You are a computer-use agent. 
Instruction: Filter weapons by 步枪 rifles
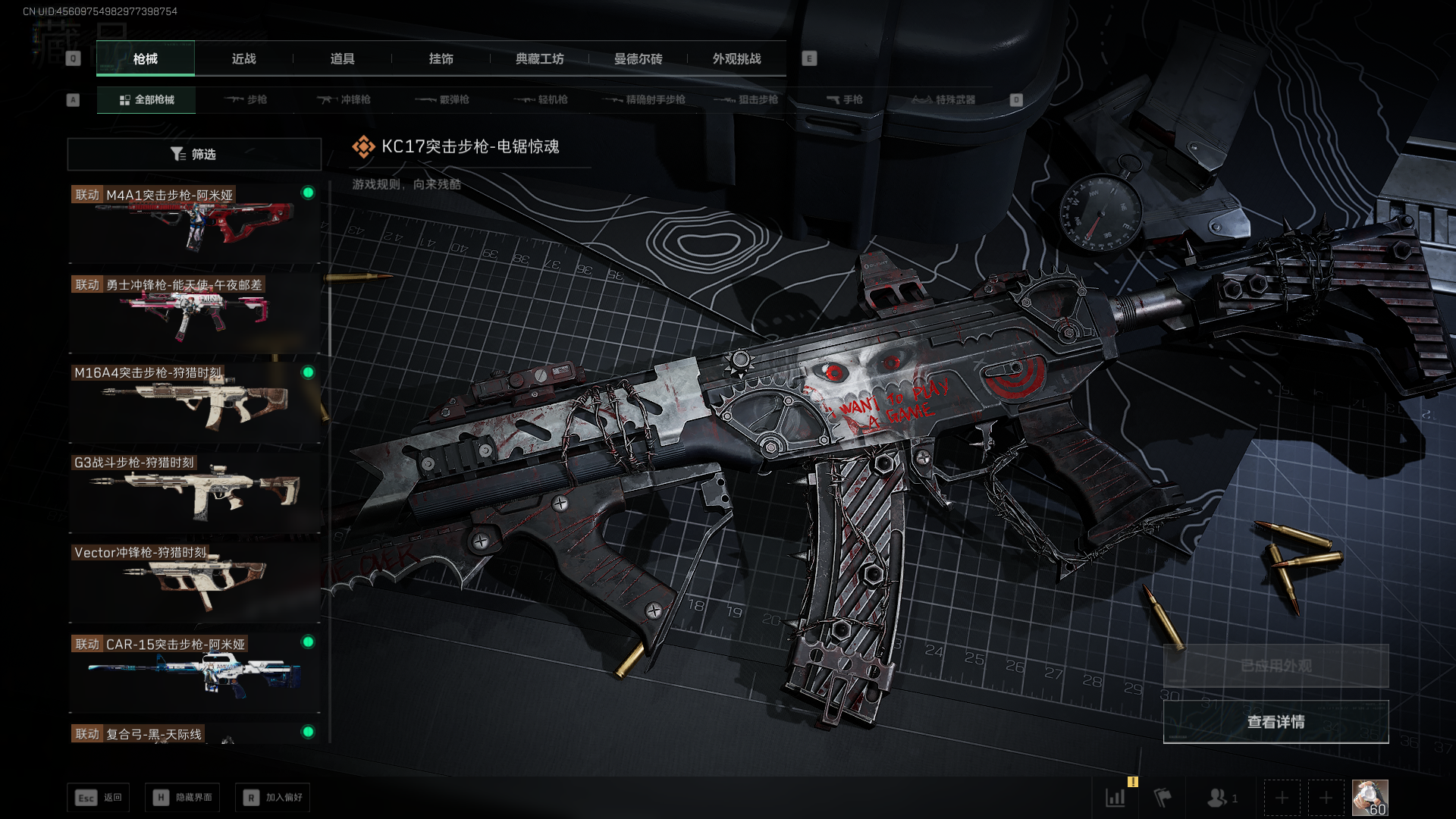246,99
